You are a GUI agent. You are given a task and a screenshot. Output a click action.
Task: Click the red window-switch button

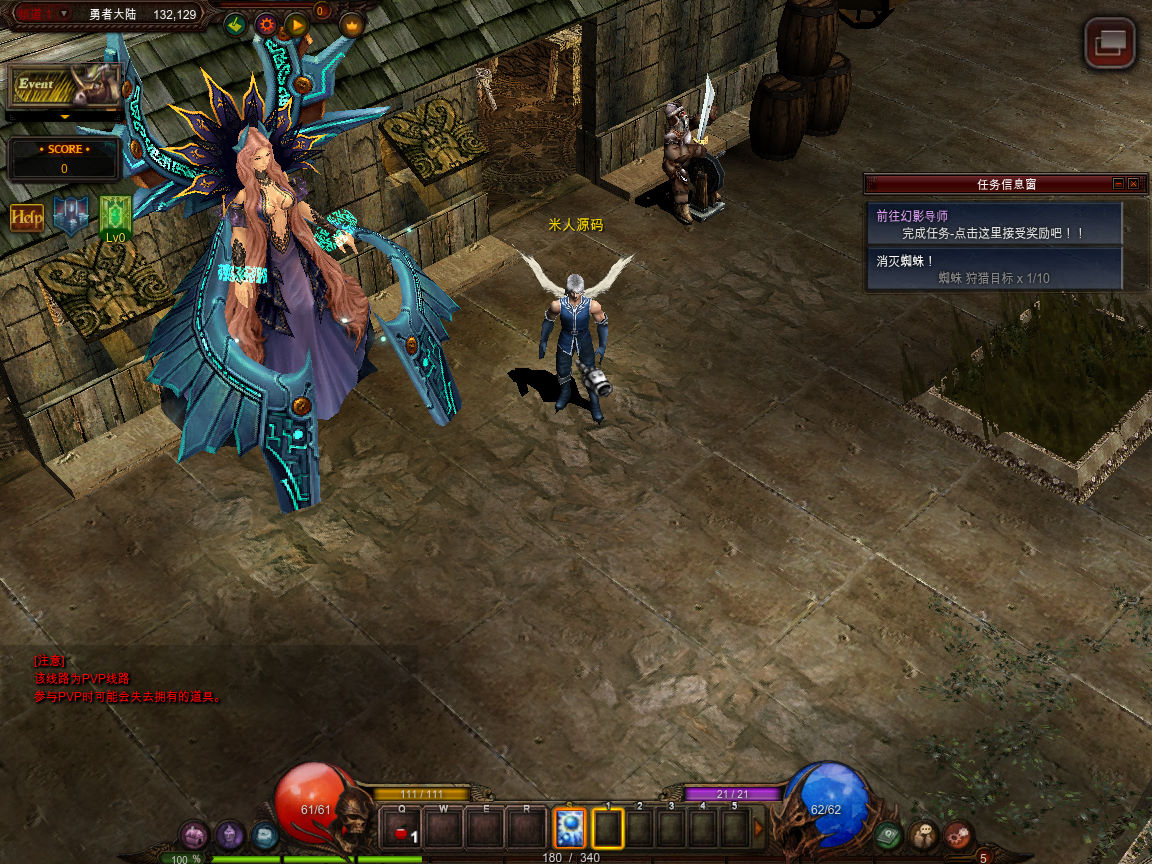1110,42
